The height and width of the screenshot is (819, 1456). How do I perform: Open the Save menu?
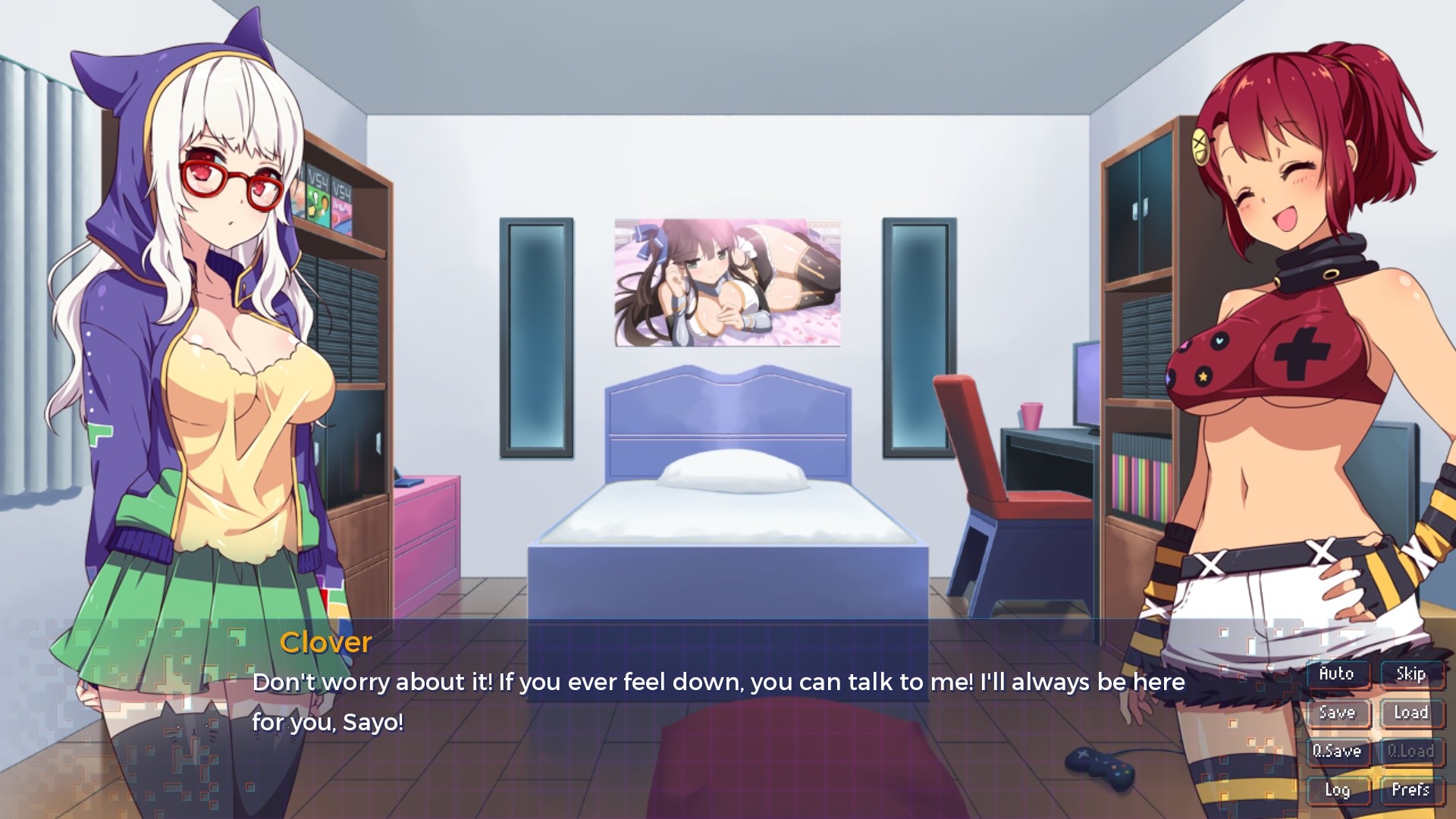click(x=1338, y=713)
